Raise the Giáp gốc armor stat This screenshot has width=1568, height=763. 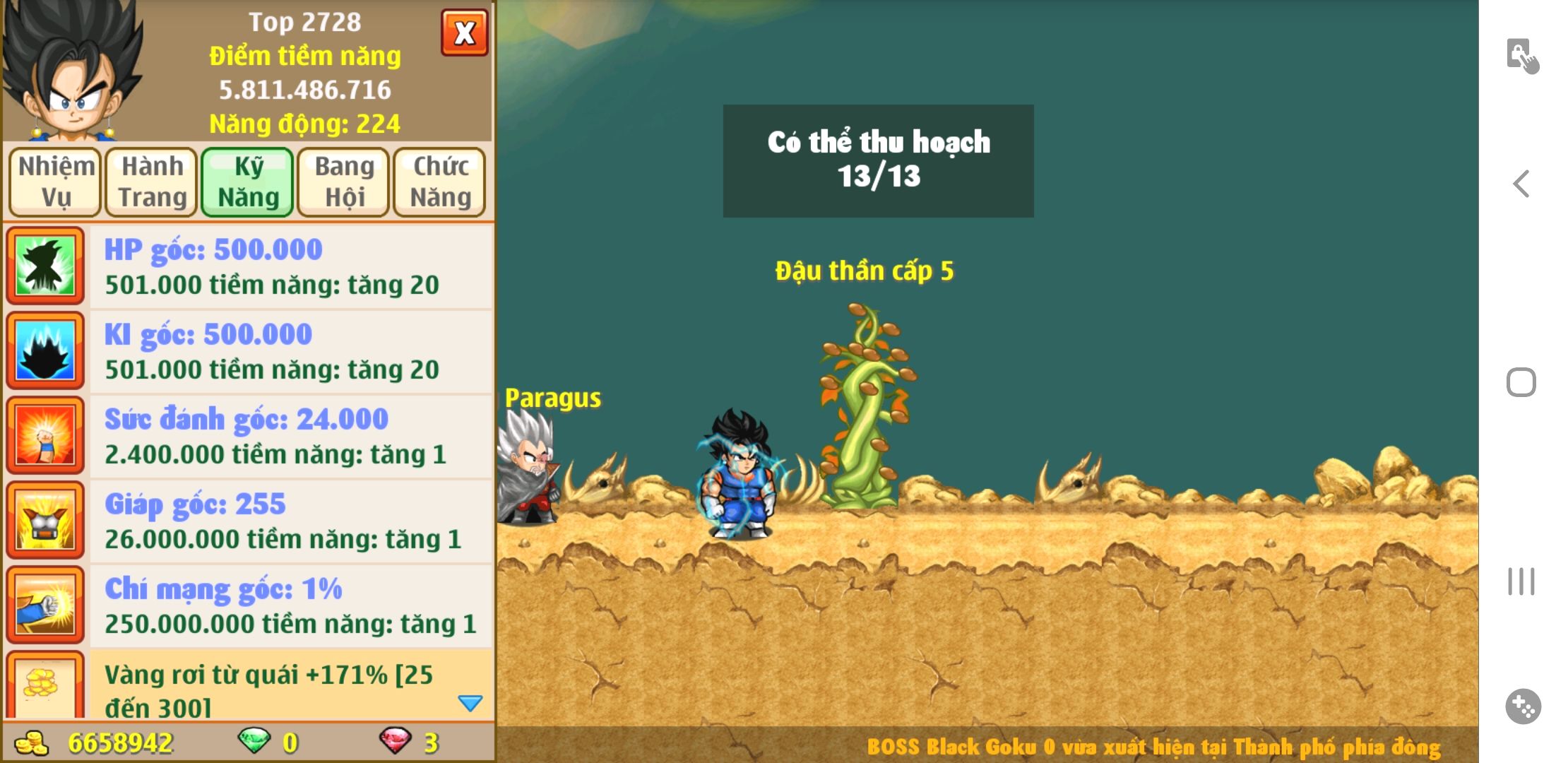[290, 521]
